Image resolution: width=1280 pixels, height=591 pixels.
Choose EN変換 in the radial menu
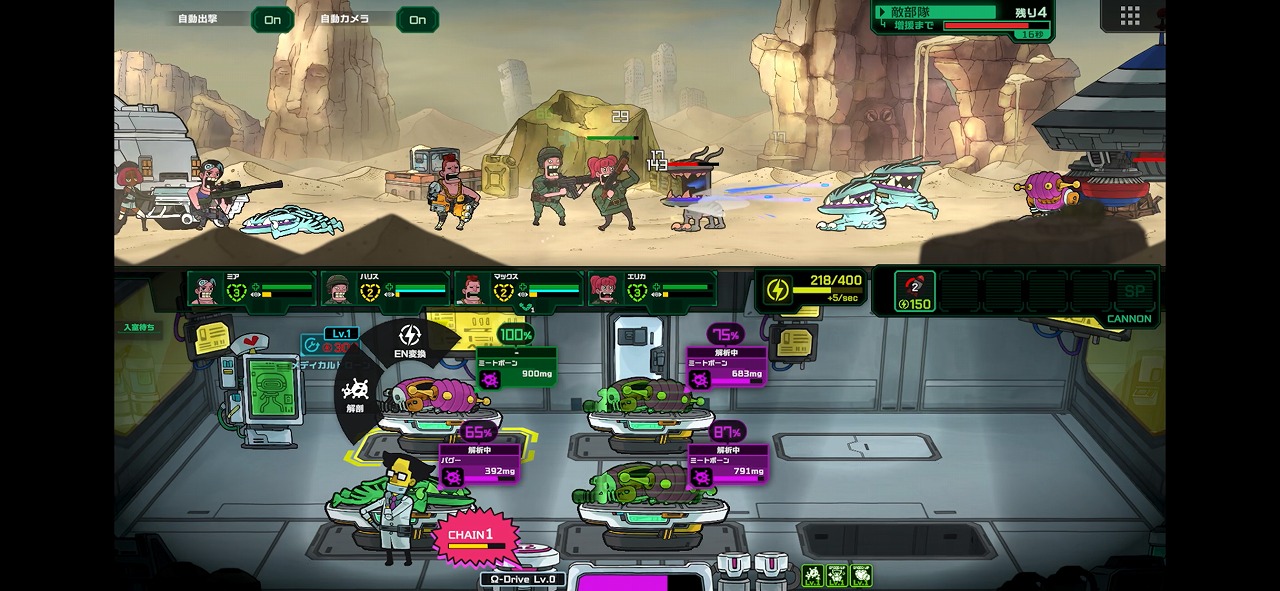410,340
